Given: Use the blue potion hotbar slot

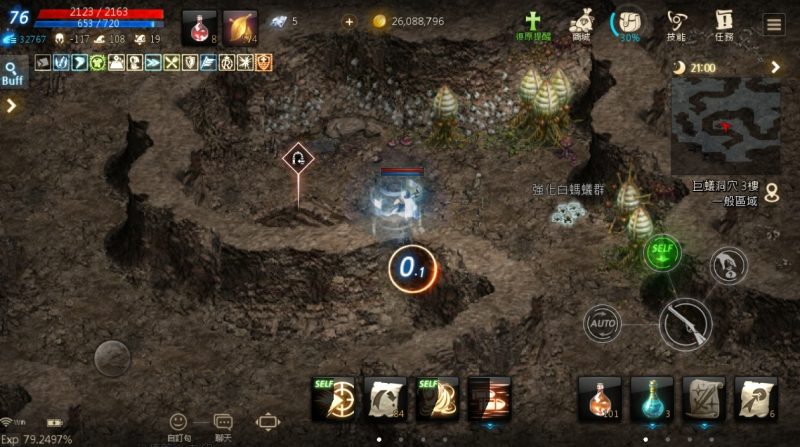Looking at the screenshot, I should click(652, 398).
